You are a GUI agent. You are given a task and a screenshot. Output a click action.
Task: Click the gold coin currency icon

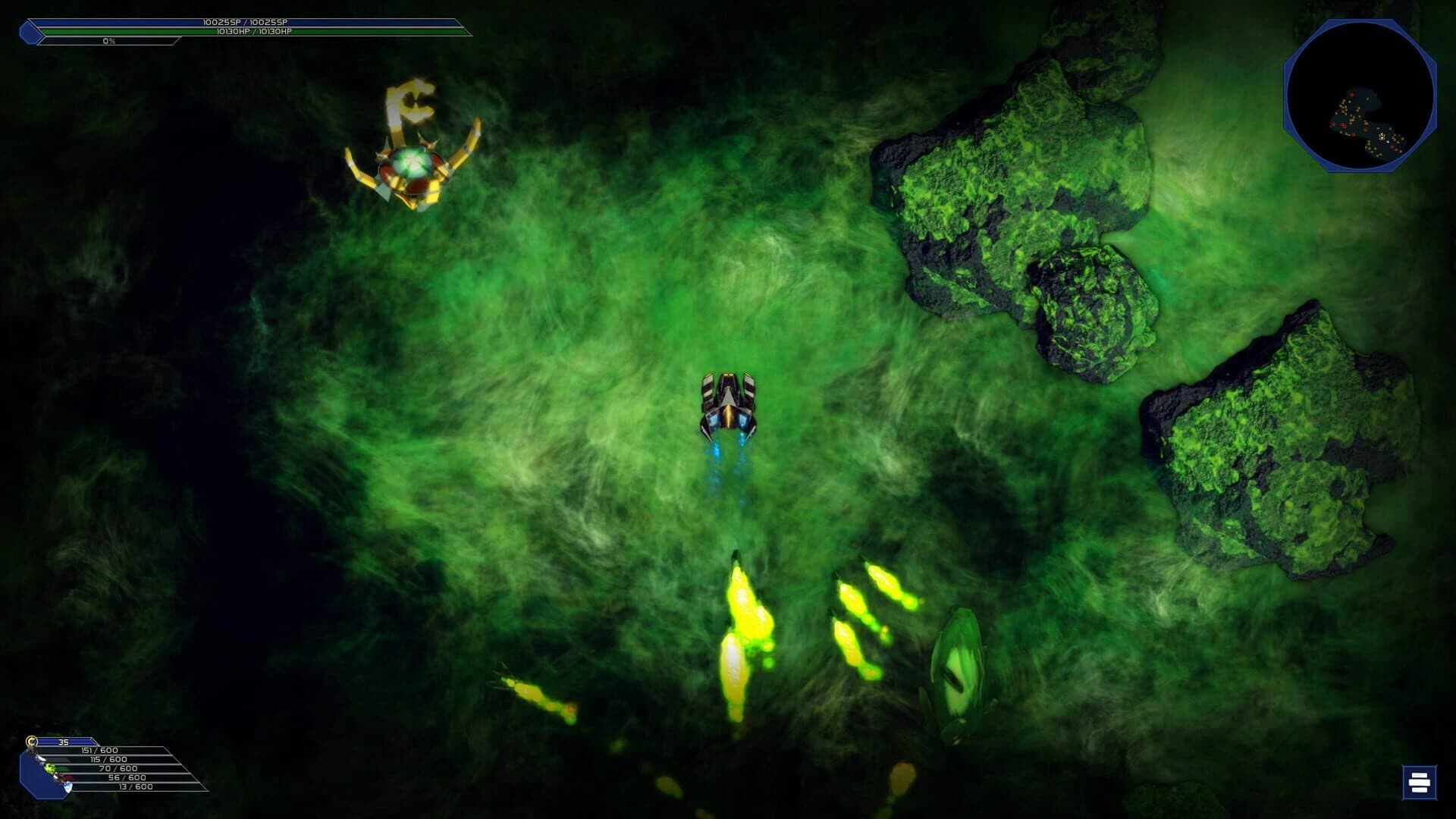[30, 740]
